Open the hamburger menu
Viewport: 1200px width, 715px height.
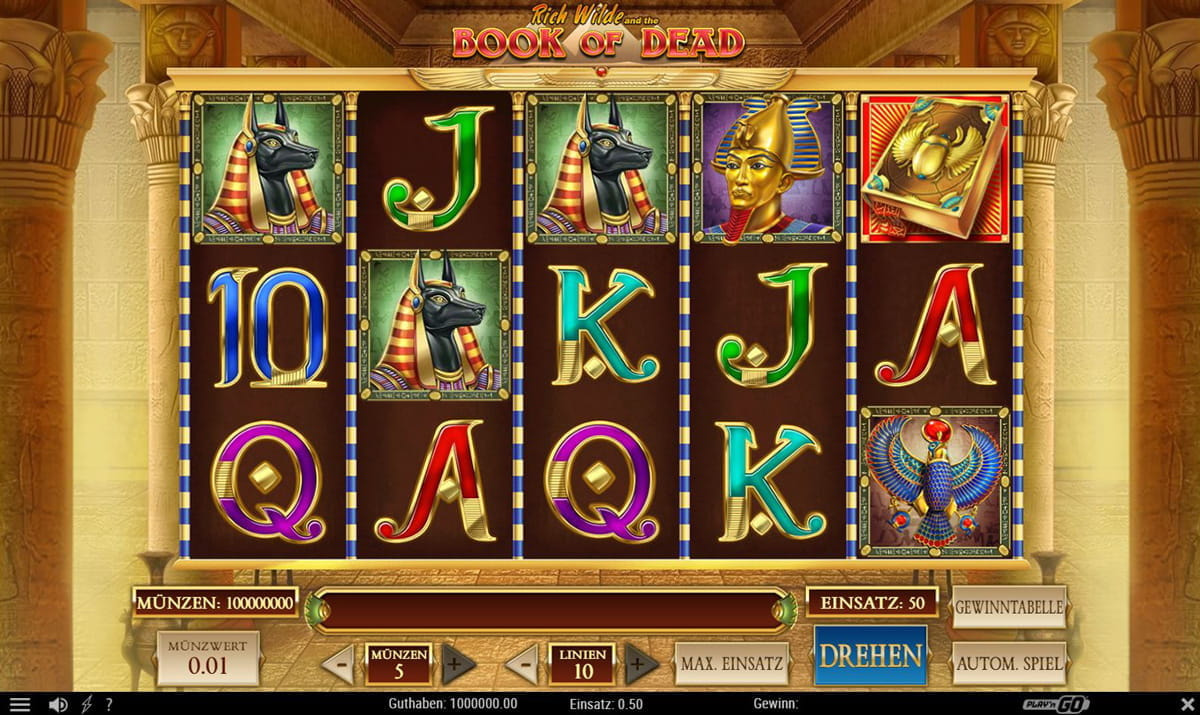(x=20, y=705)
